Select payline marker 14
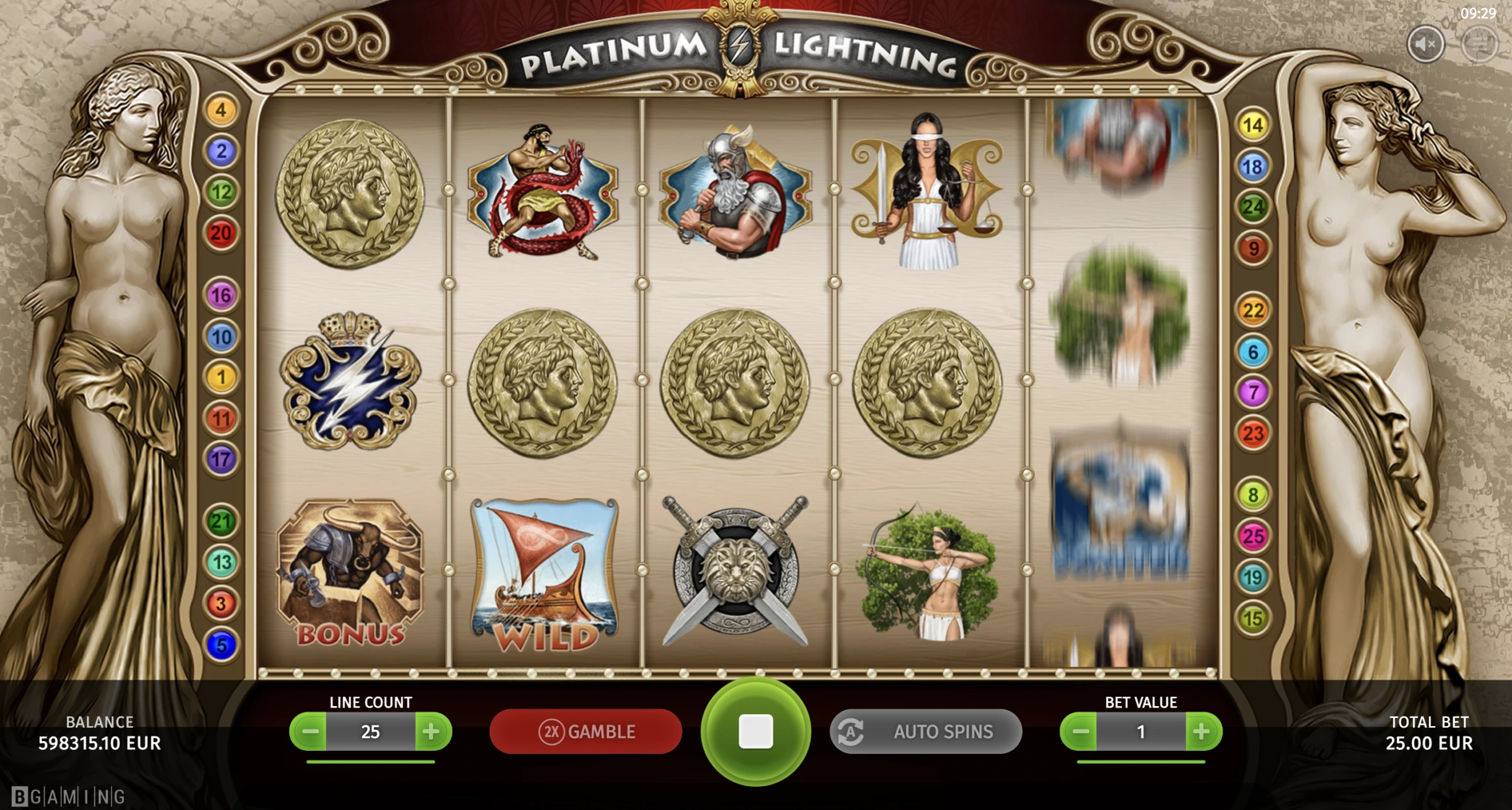This screenshot has width=1512, height=810. pyautogui.click(x=1253, y=125)
